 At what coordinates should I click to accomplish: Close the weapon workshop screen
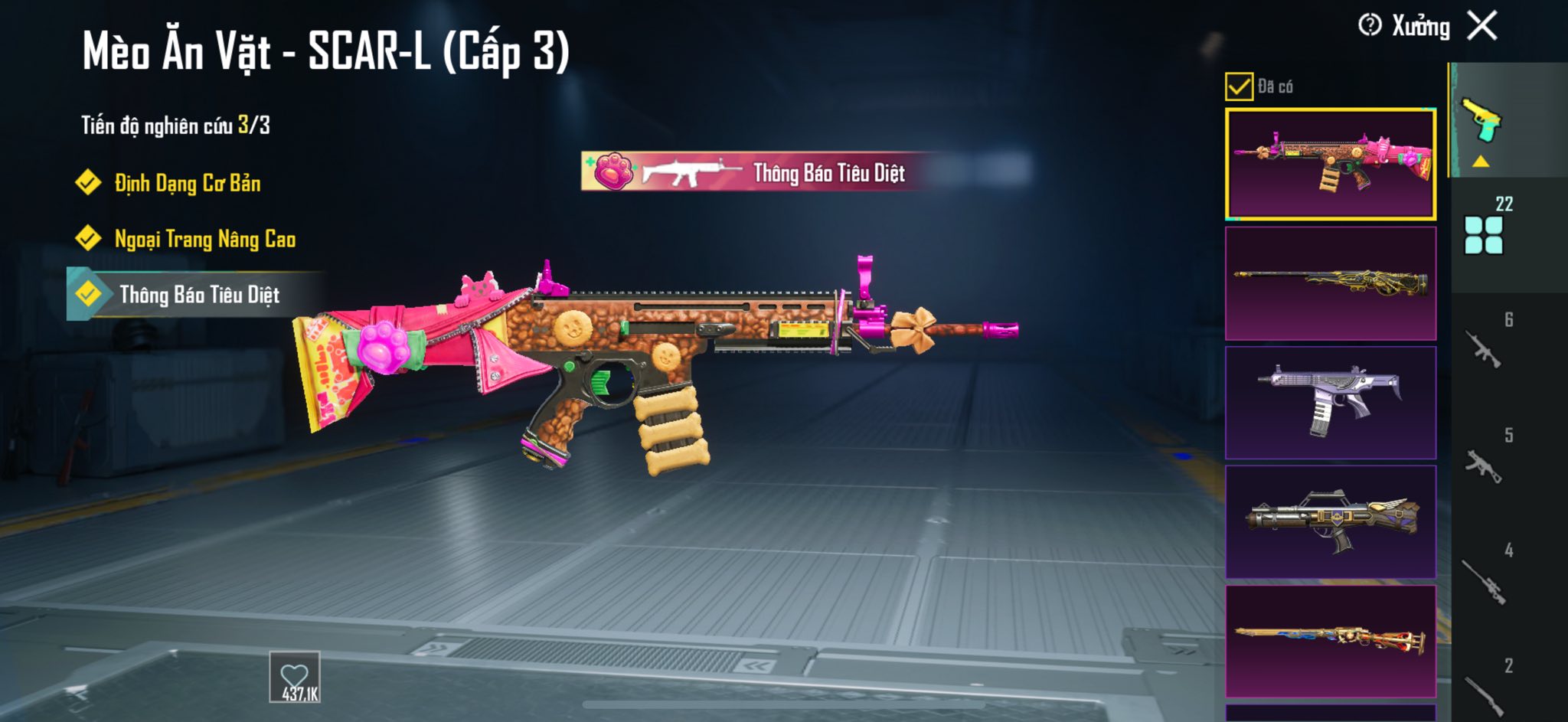(x=1482, y=26)
